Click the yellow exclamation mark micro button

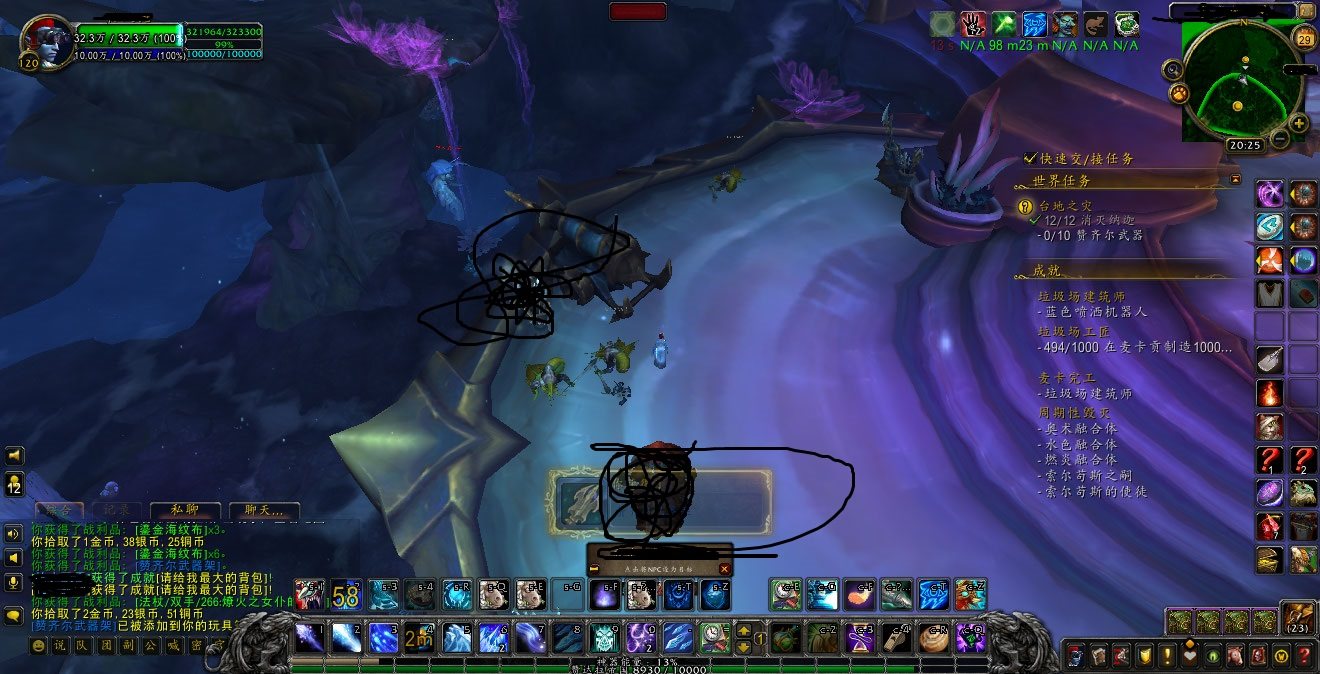pos(1166,656)
